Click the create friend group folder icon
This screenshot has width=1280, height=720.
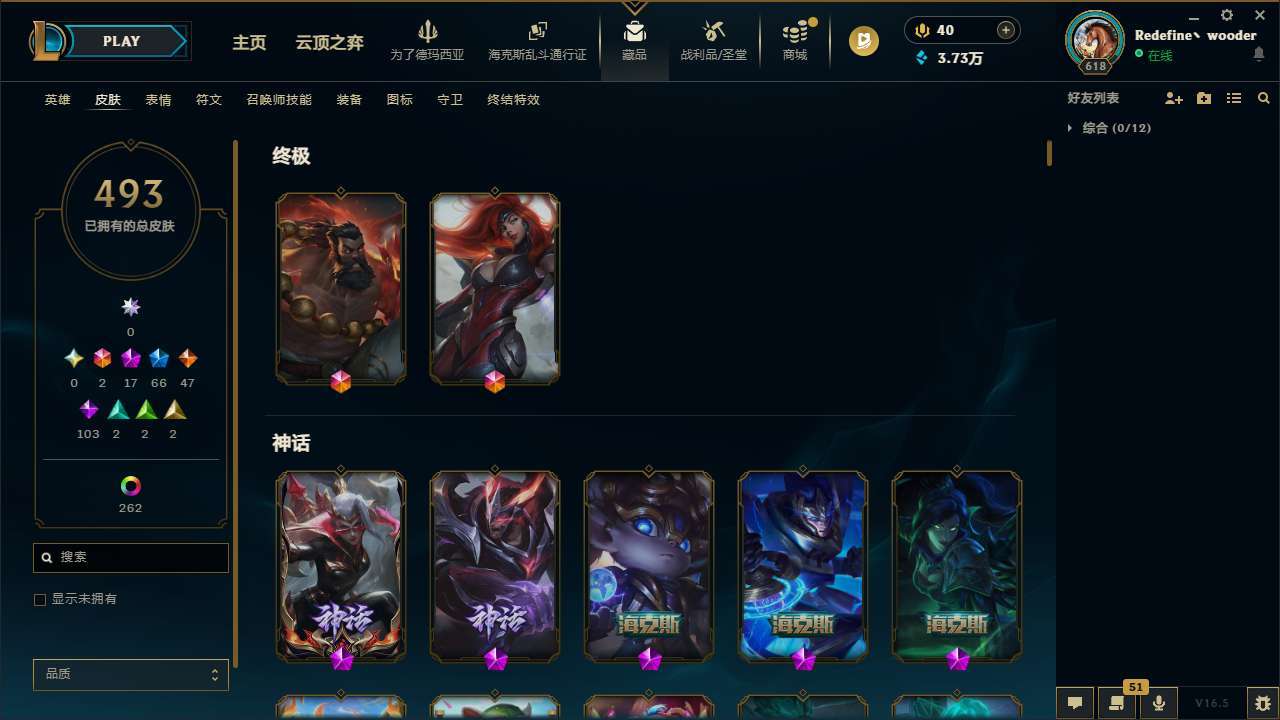pos(1204,98)
